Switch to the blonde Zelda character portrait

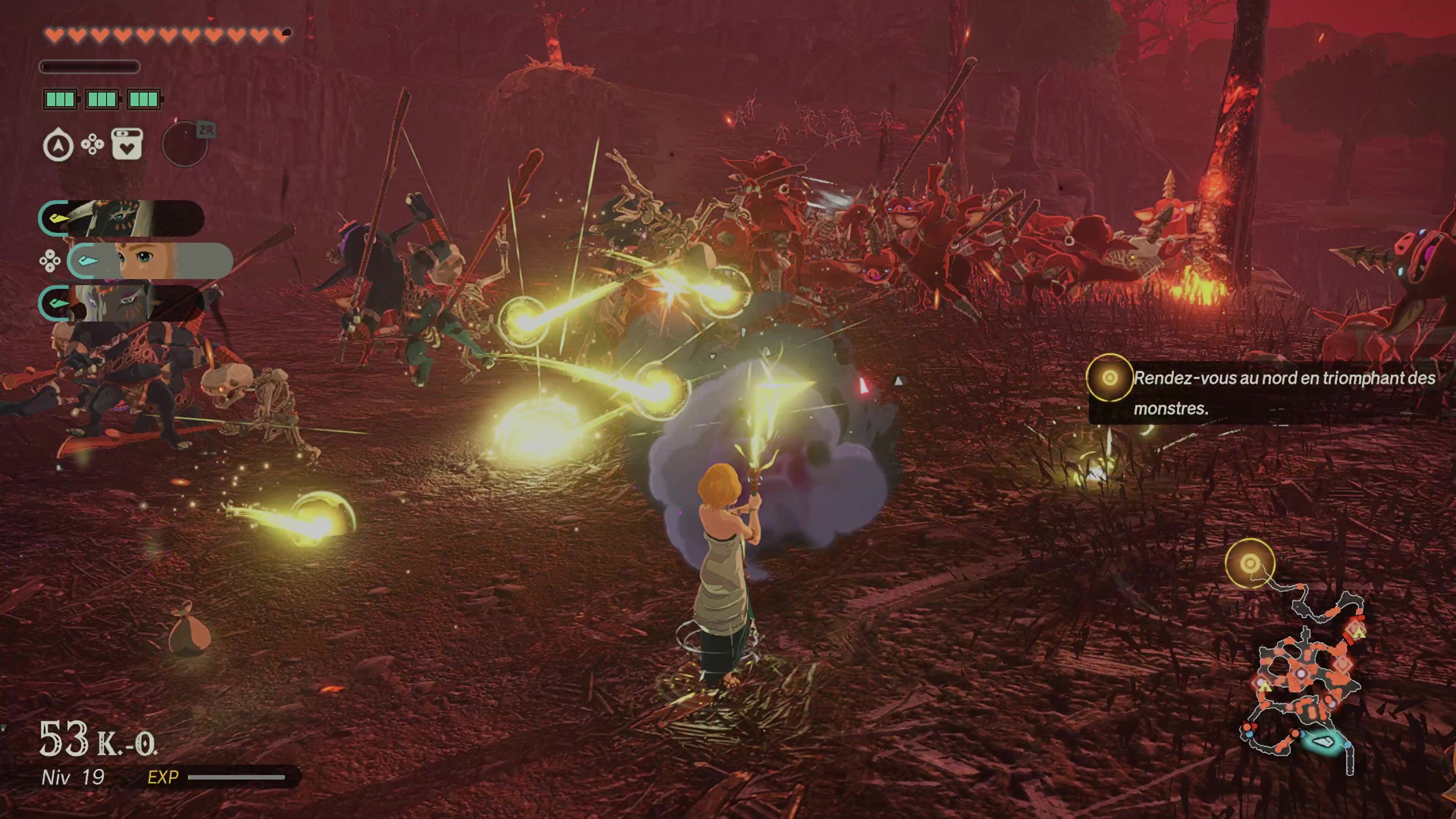click(150, 260)
